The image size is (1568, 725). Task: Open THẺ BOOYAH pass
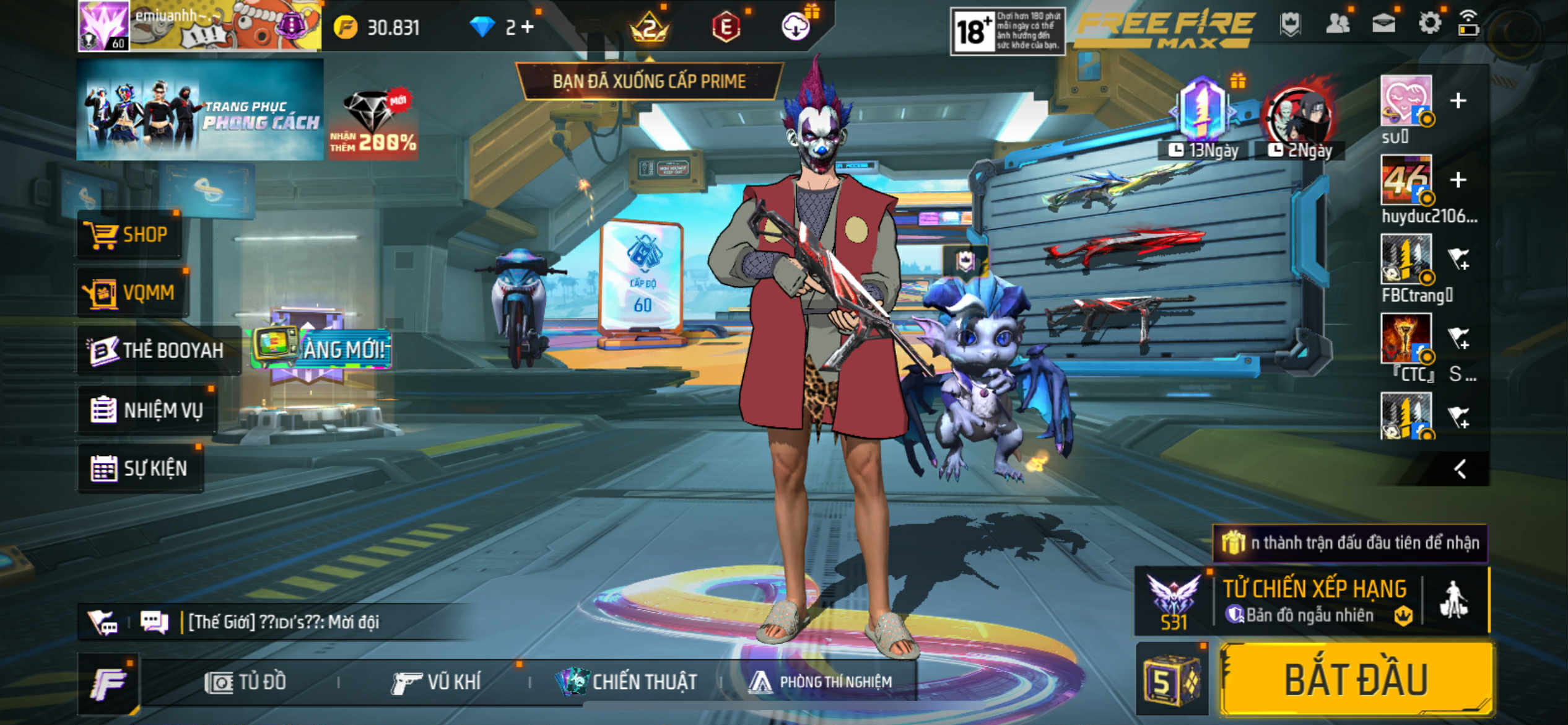pos(157,351)
